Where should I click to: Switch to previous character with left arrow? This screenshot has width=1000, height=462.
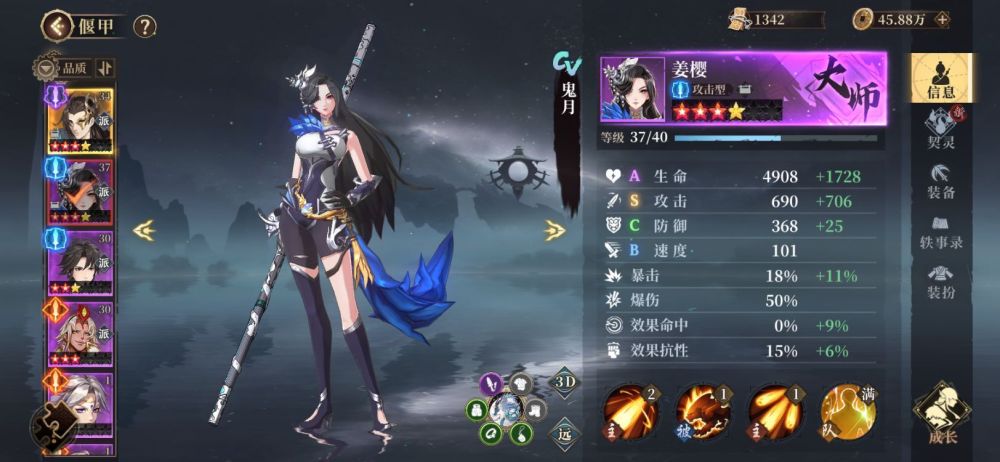[144, 230]
